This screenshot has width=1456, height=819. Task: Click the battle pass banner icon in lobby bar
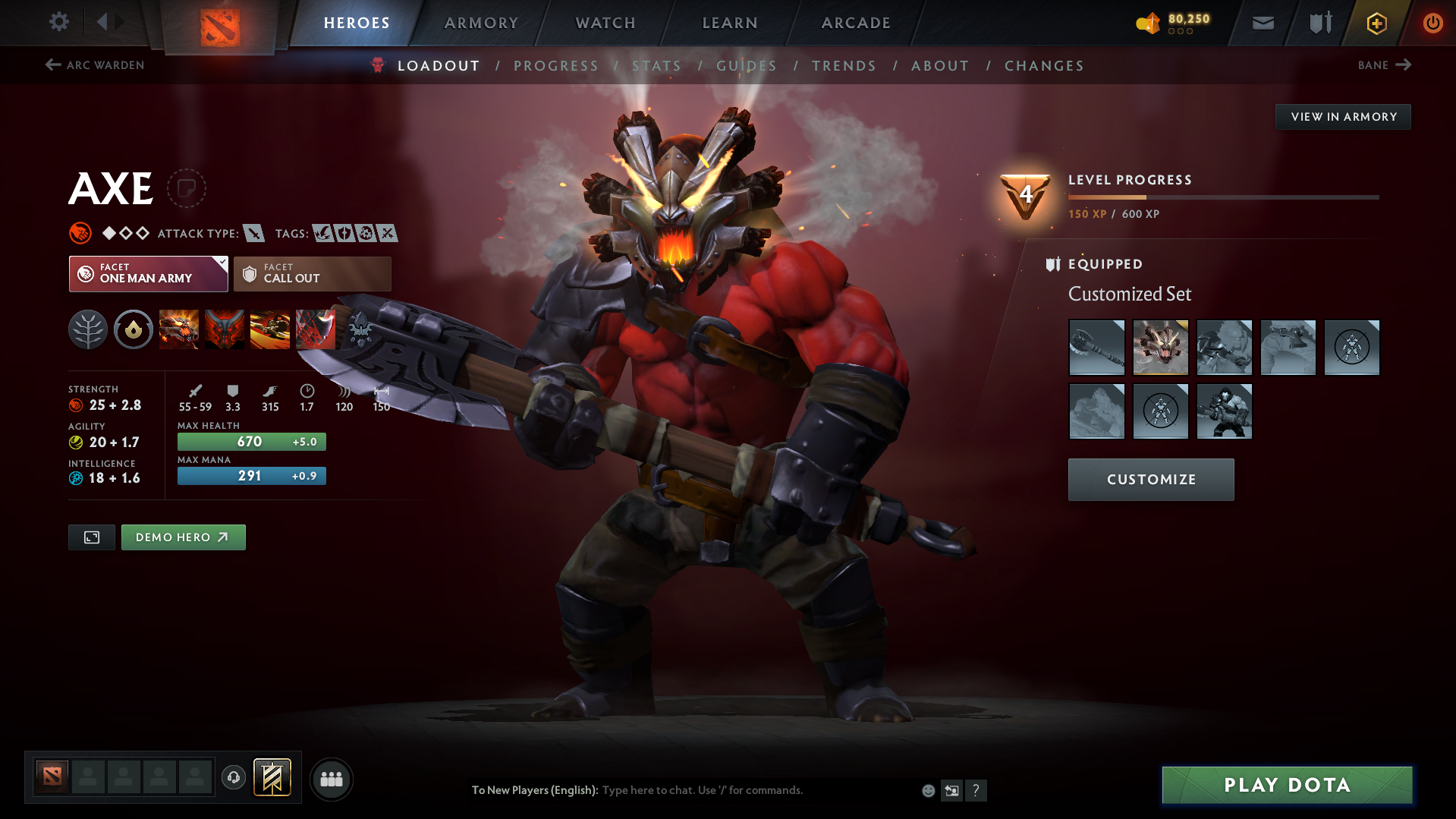(x=273, y=777)
